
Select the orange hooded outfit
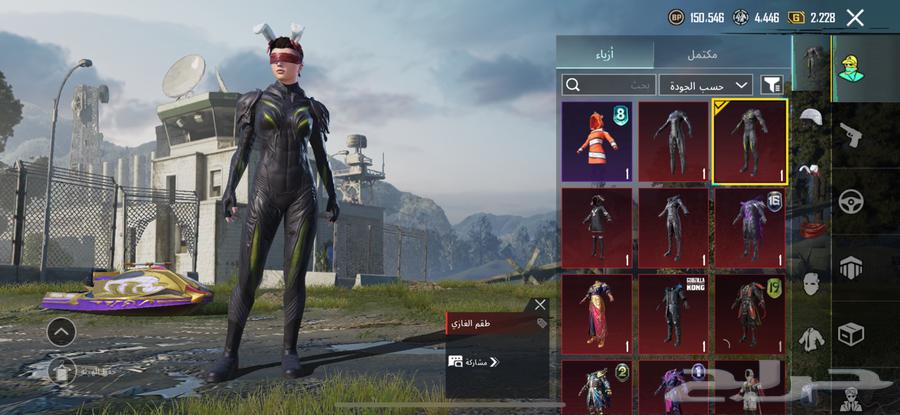pyautogui.click(x=597, y=141)
